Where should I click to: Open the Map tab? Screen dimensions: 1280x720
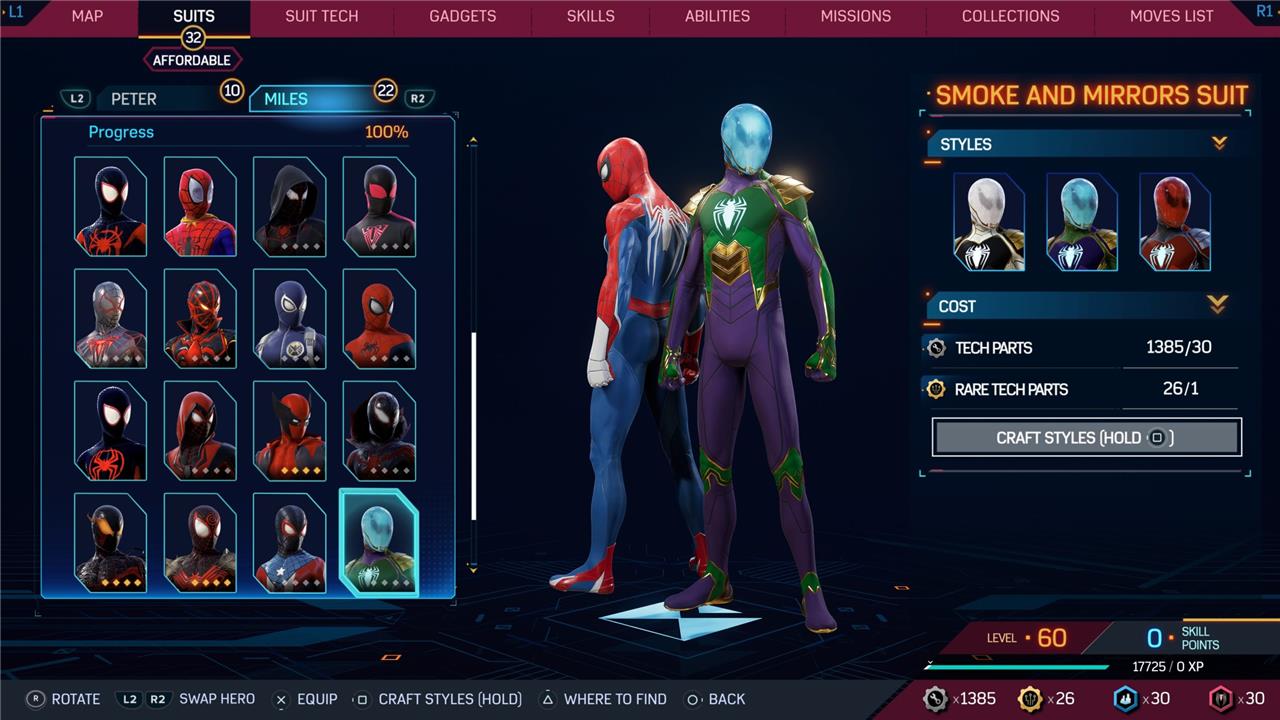click(87, 16)
